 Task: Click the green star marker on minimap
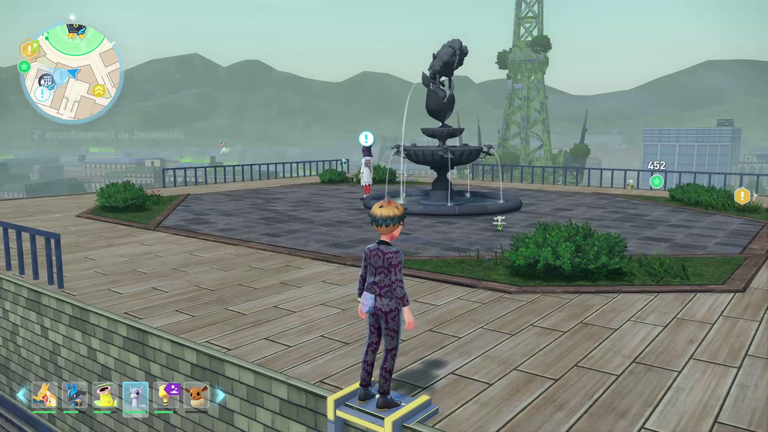(x=24, y=67)
